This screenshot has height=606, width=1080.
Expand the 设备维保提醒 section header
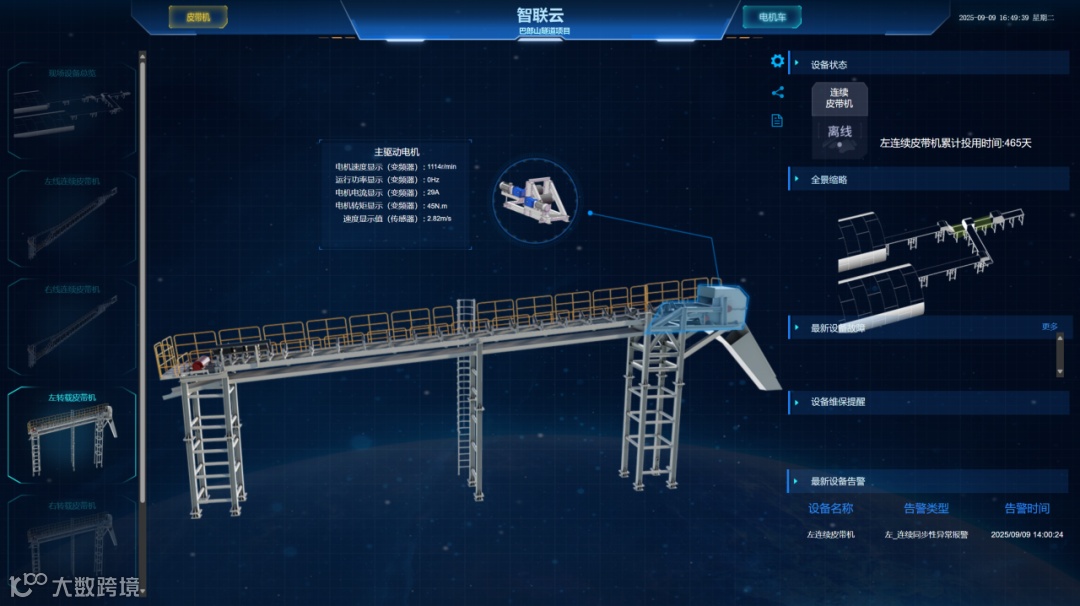[838, 403]
